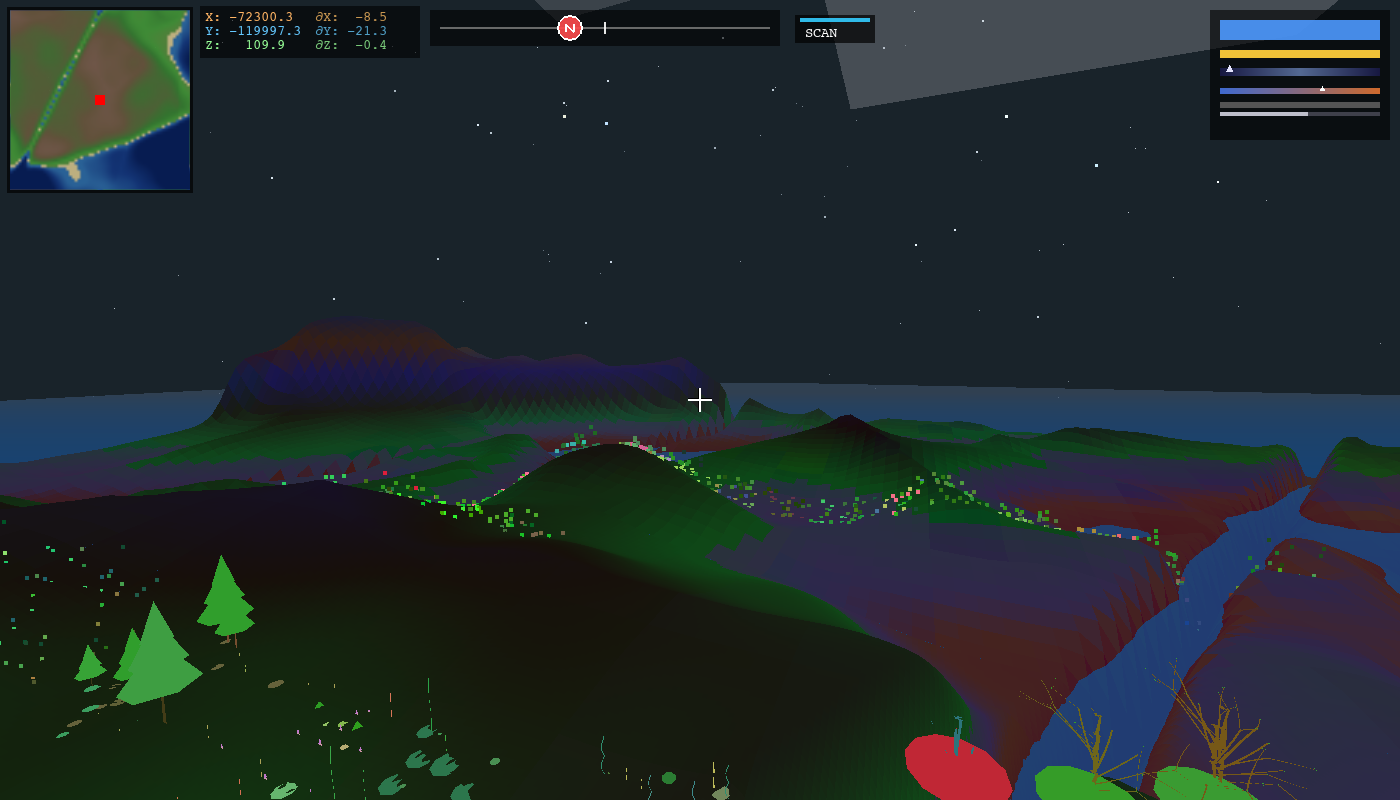This screenshot has height=800, width=1400.
Task: Select the blue bar in the legend panel
Action: (1298, 30)
